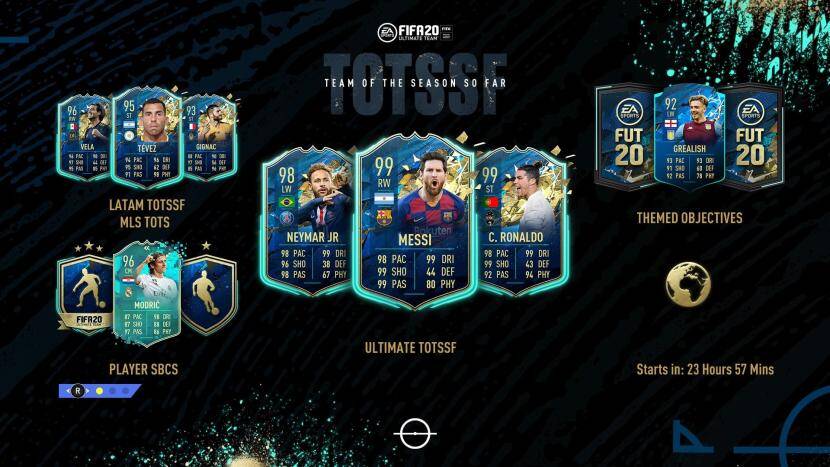View the Gignac 93 card
830x467 pixels.
(x=206, y=142)
